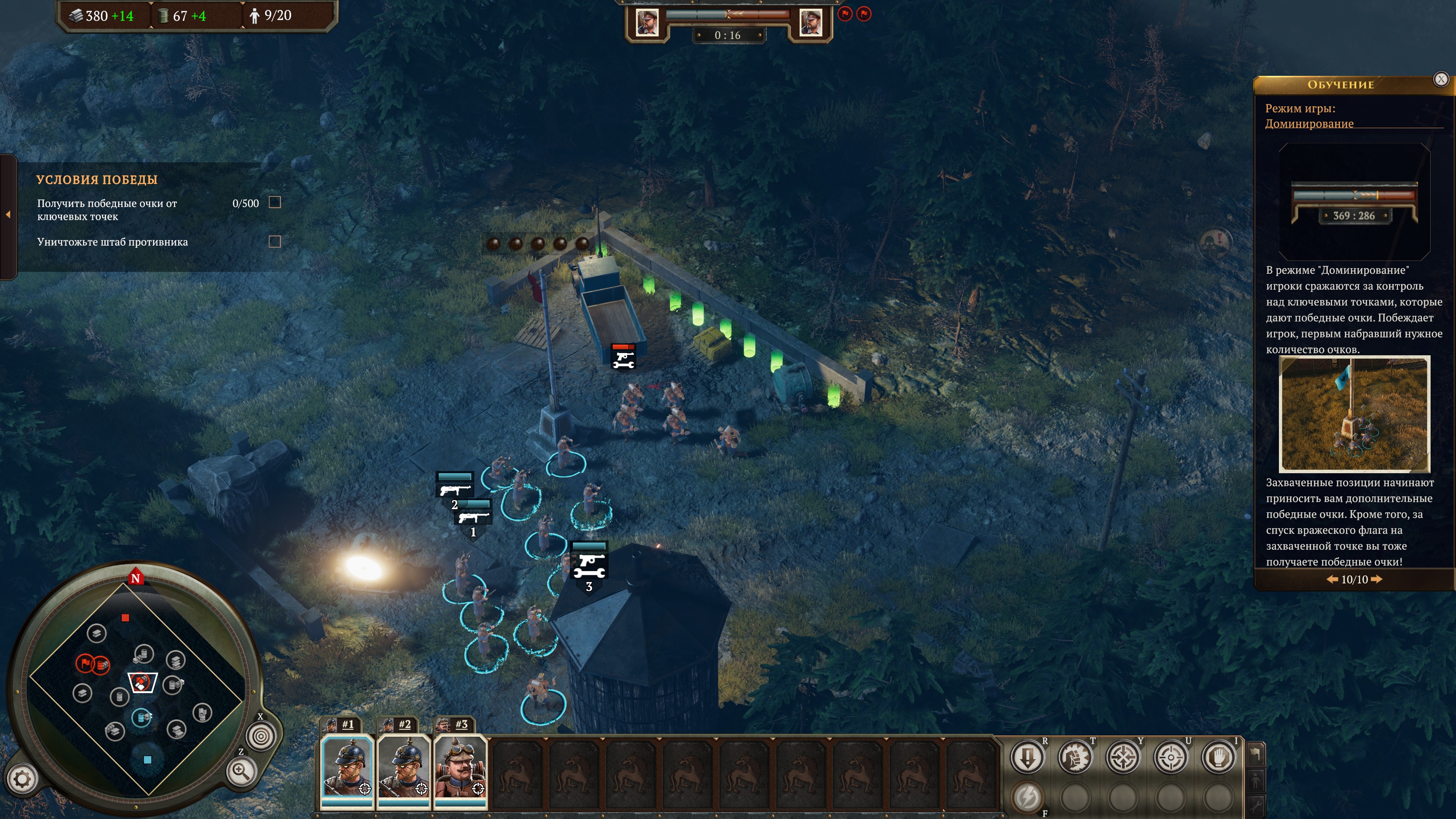Close the Обучение tutorial panel
The image size is (1456, 819).
(1441, 79)
